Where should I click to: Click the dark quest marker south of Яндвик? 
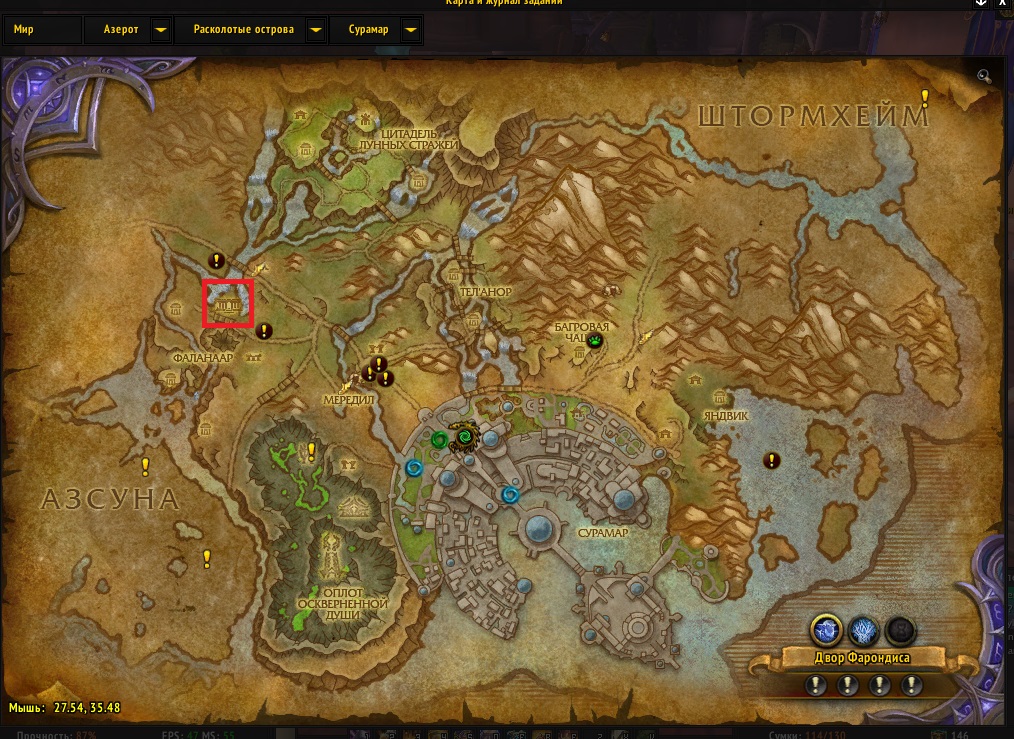point(772,460)
